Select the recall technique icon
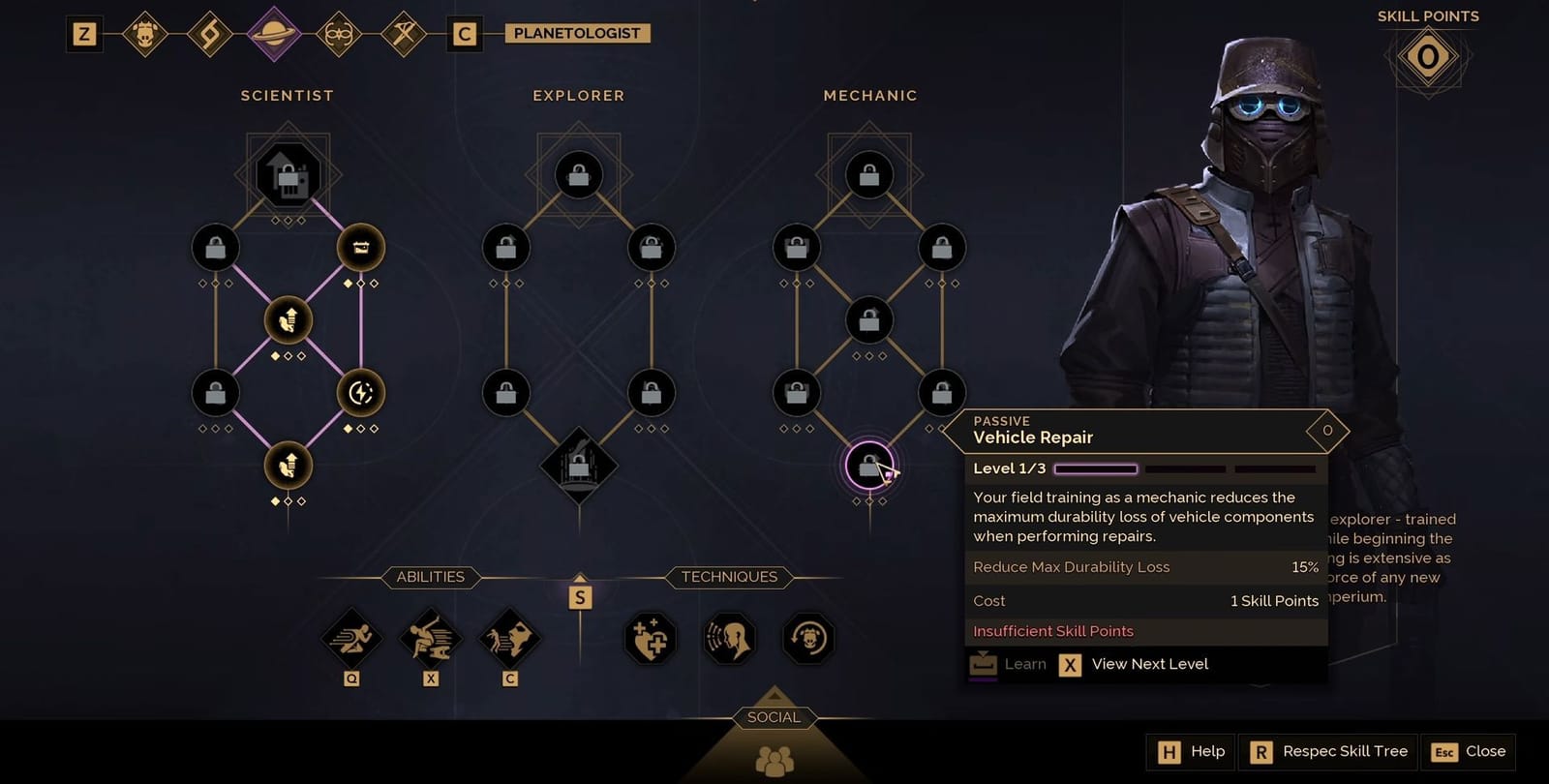1549x784 pixels. pyautogui.click(x=809, y=639)
